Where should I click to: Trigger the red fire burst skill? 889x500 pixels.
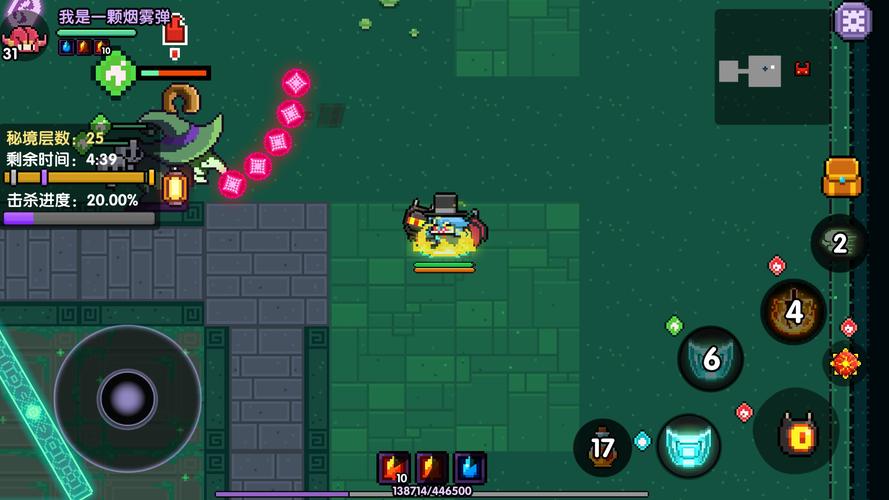pos(845,363)
